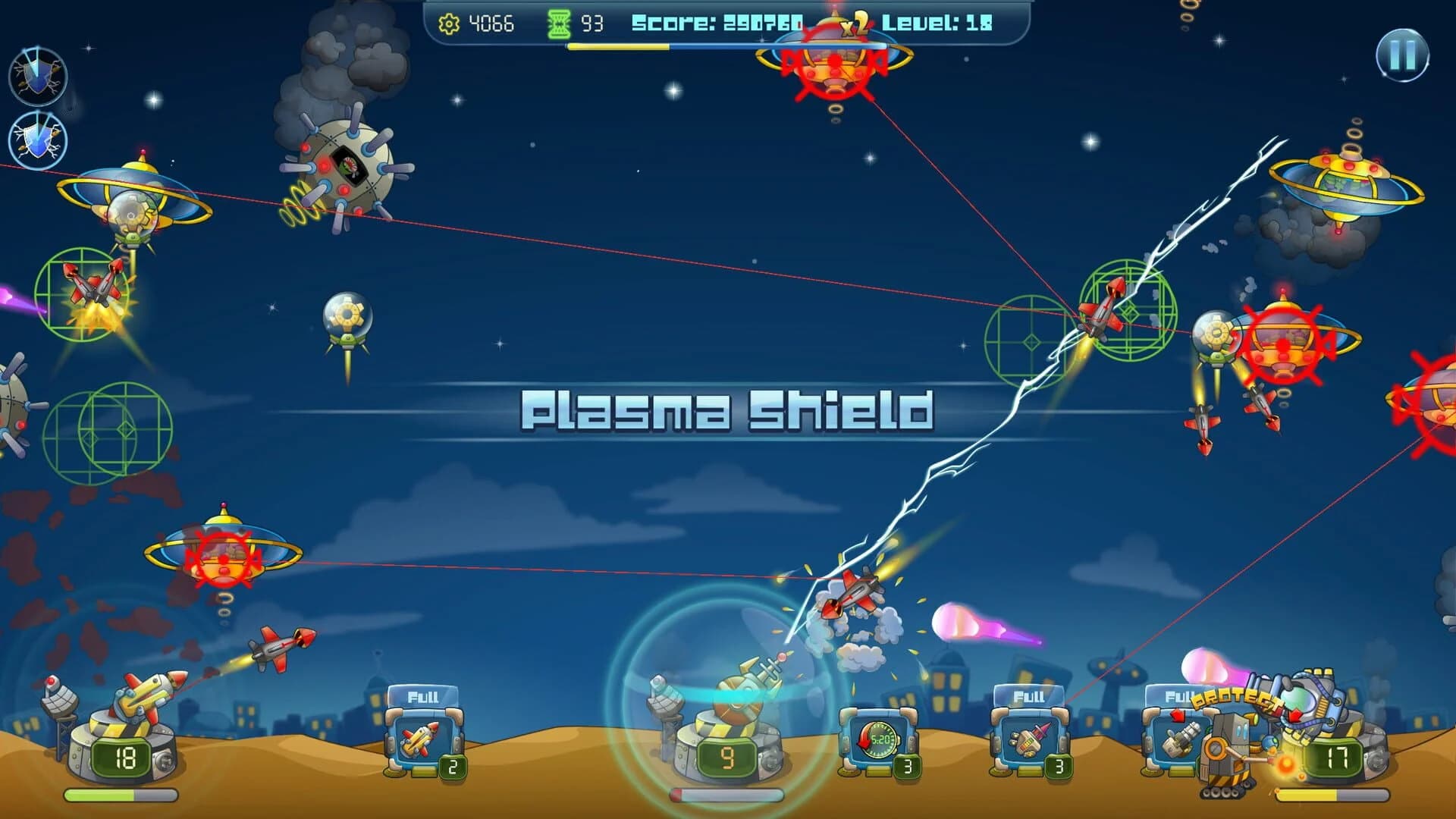Click the Score: 290760 display
The height and width of the screenshot is (819, 1456).
click(x=717, y=24)
